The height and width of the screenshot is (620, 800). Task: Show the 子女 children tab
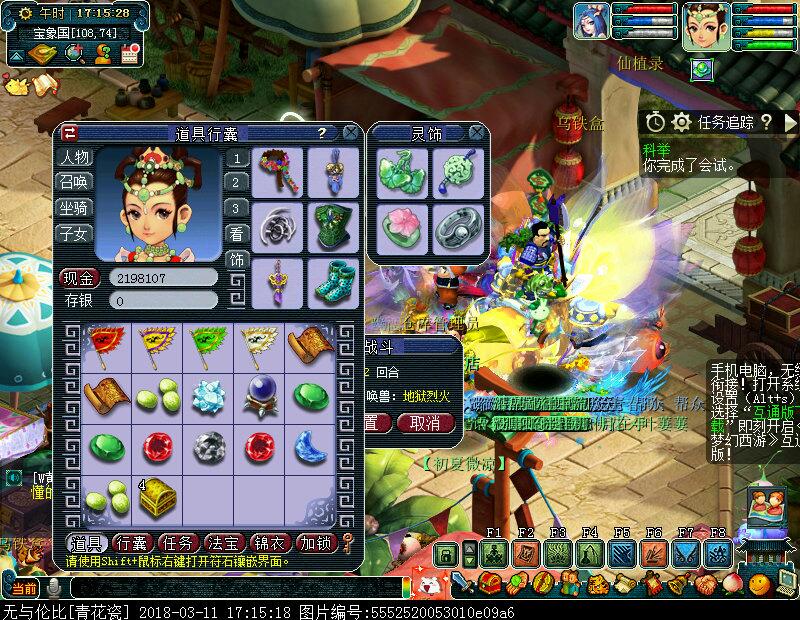[75, 234]
